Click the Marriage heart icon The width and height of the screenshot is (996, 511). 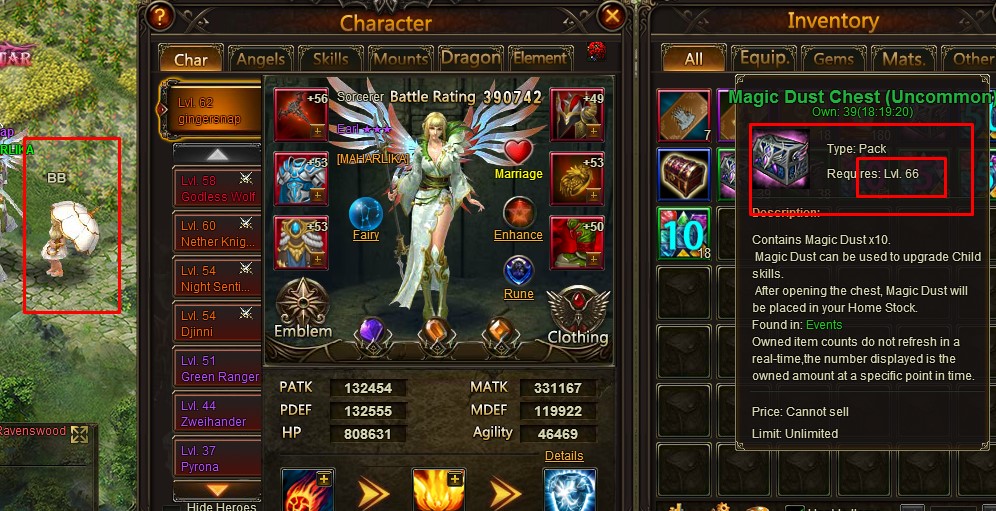518,154
